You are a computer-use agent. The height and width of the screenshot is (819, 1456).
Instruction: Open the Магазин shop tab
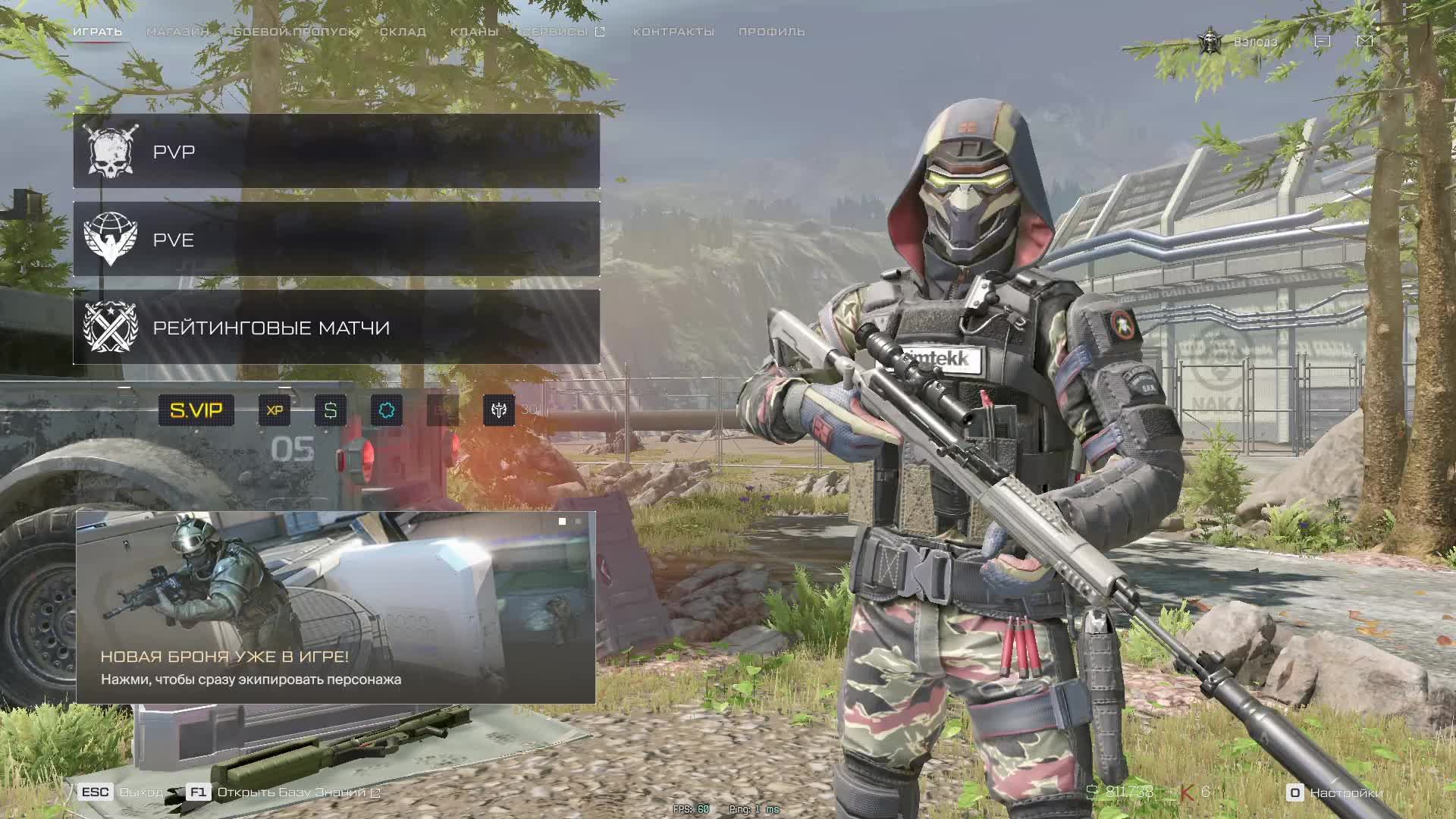coord(177,32)
